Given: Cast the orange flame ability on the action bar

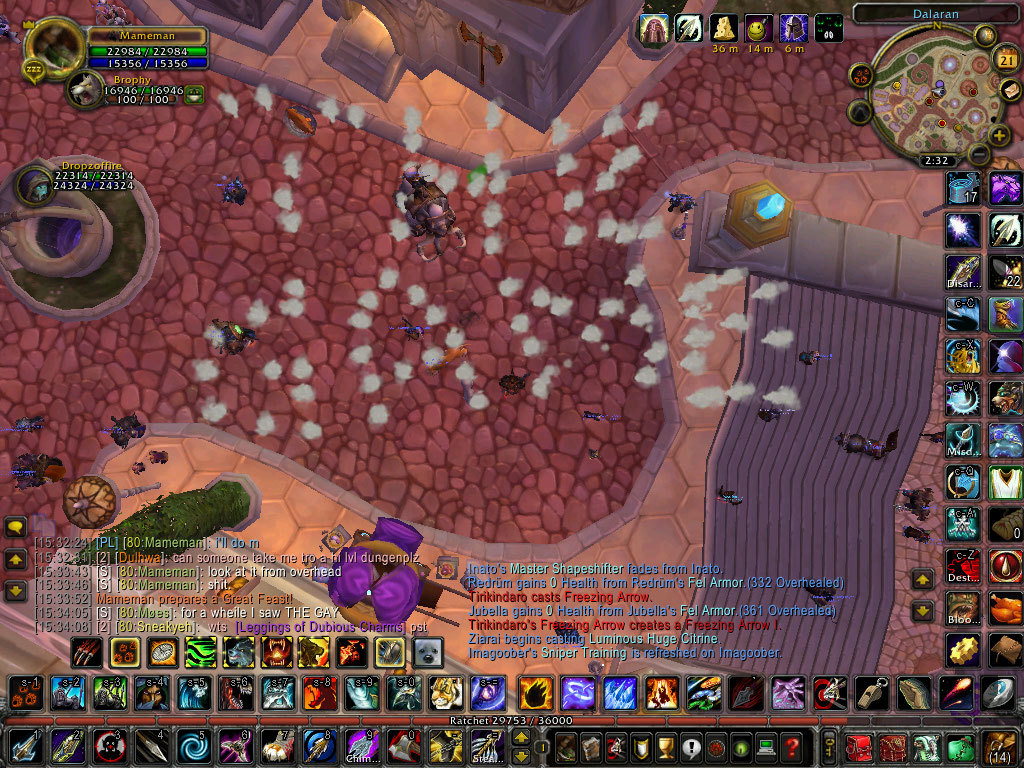Looking at the screenshot, I should 534,693.
